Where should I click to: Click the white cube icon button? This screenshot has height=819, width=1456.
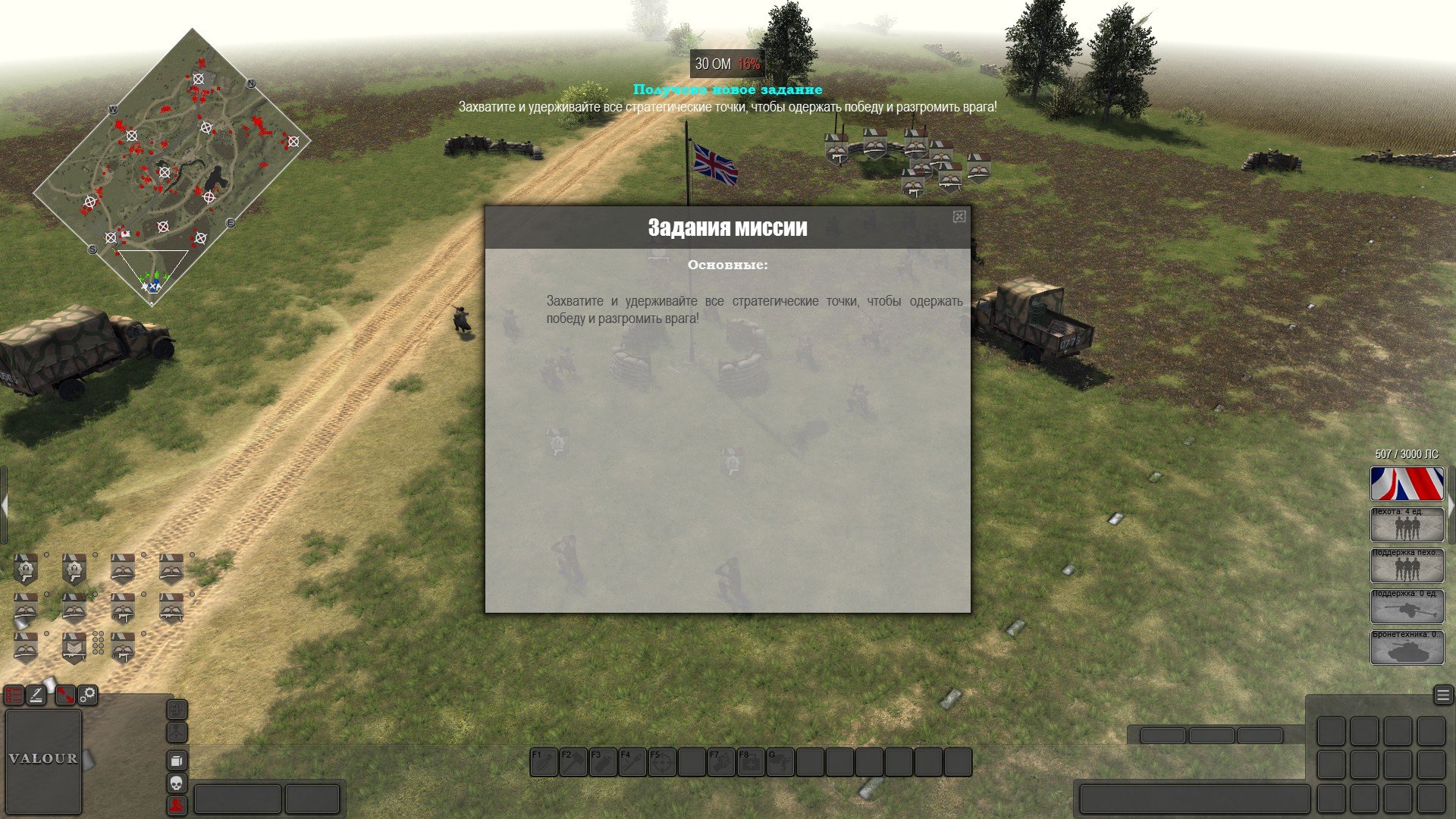pos(176,760)
